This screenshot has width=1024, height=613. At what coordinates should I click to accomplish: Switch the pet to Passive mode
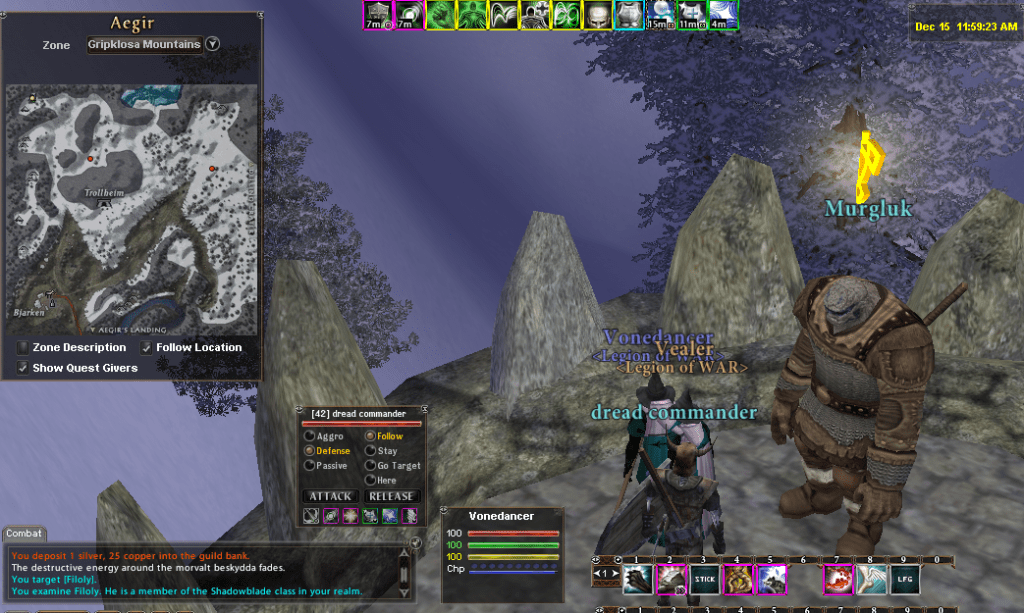[310, 465]
